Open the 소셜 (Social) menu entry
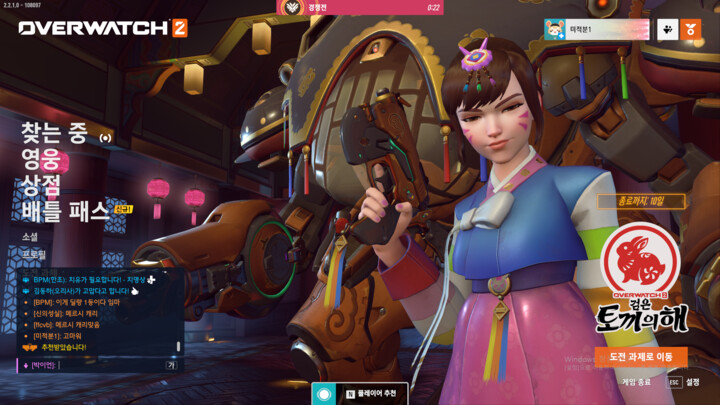 pyautogui.click(x=31, y=236)
